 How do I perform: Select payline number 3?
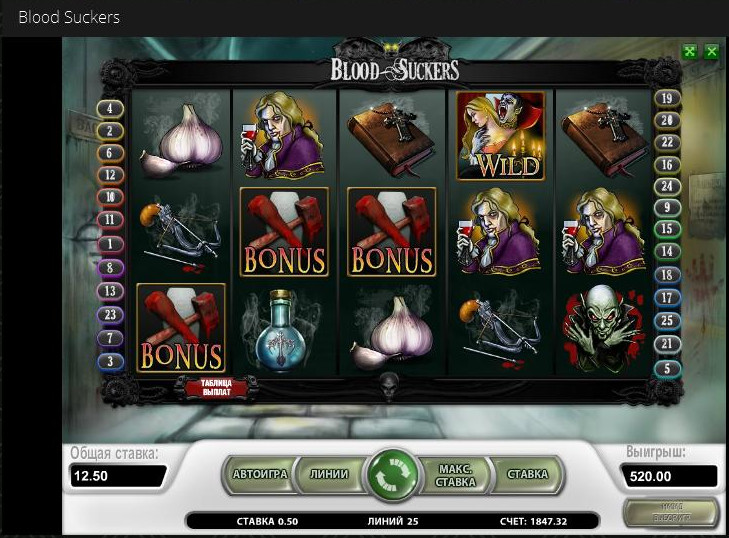click(x=109, y=360)
